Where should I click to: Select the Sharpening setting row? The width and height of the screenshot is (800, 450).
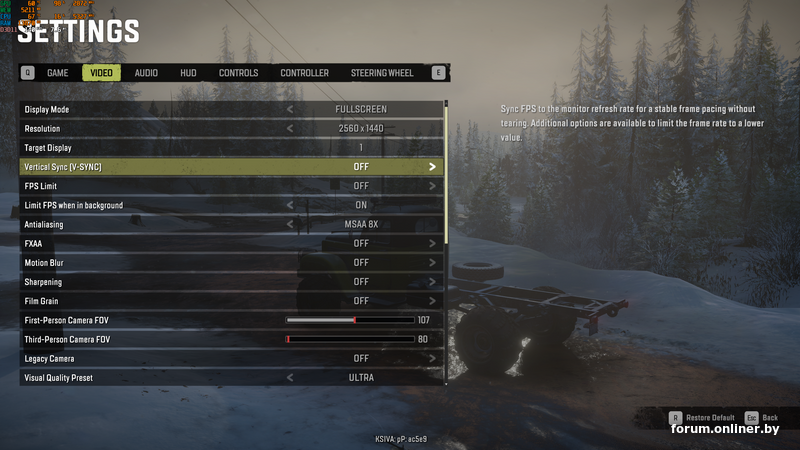[x=231, y=282]
